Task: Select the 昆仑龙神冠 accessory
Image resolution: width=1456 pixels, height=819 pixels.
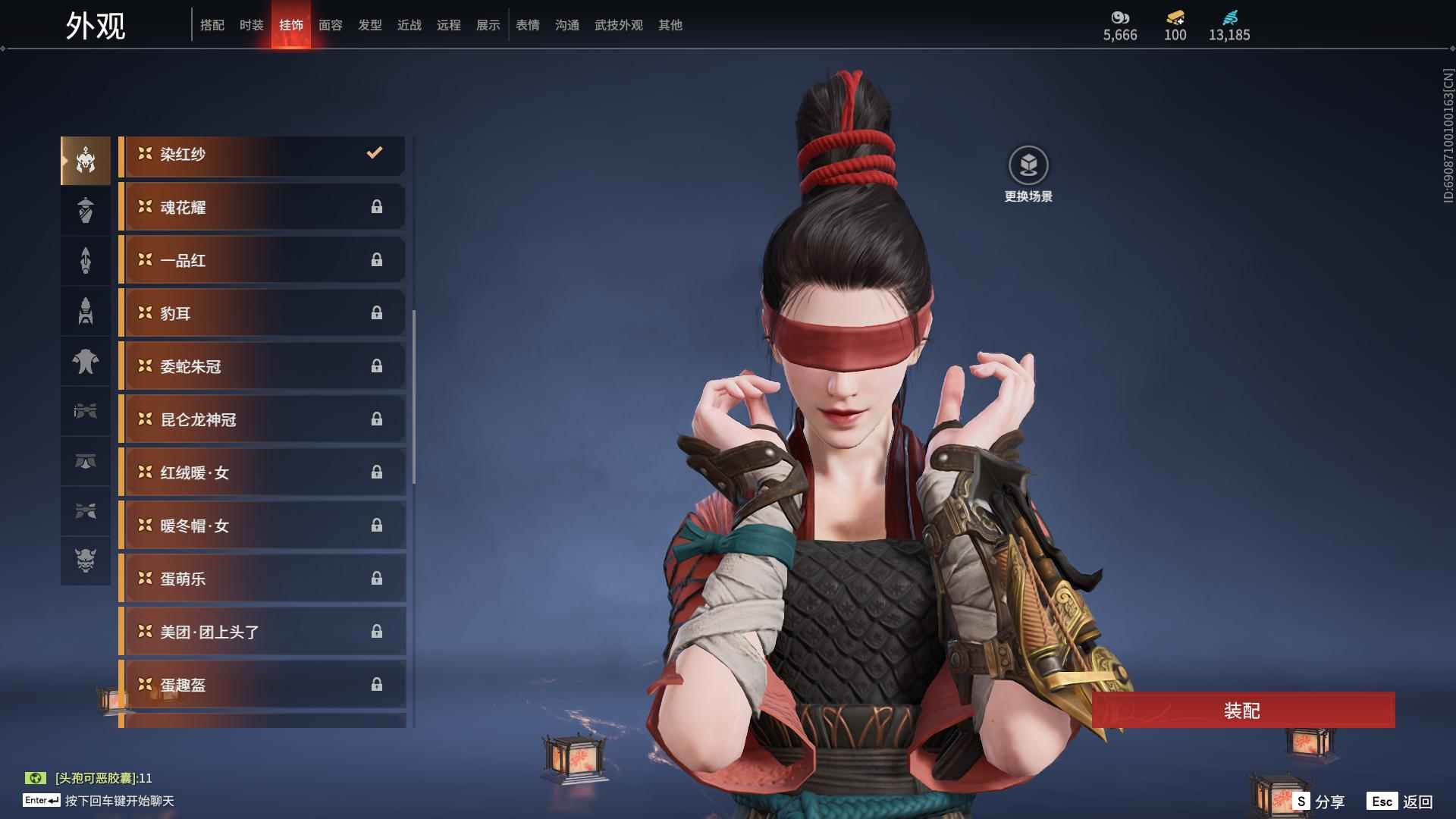Action: coord(262,419)
